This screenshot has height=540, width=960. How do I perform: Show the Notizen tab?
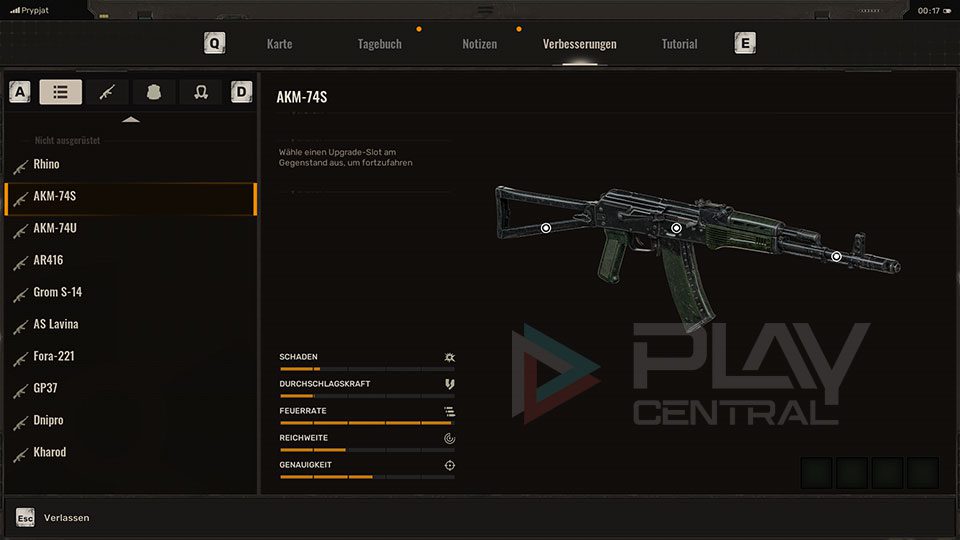click(479, 44)
